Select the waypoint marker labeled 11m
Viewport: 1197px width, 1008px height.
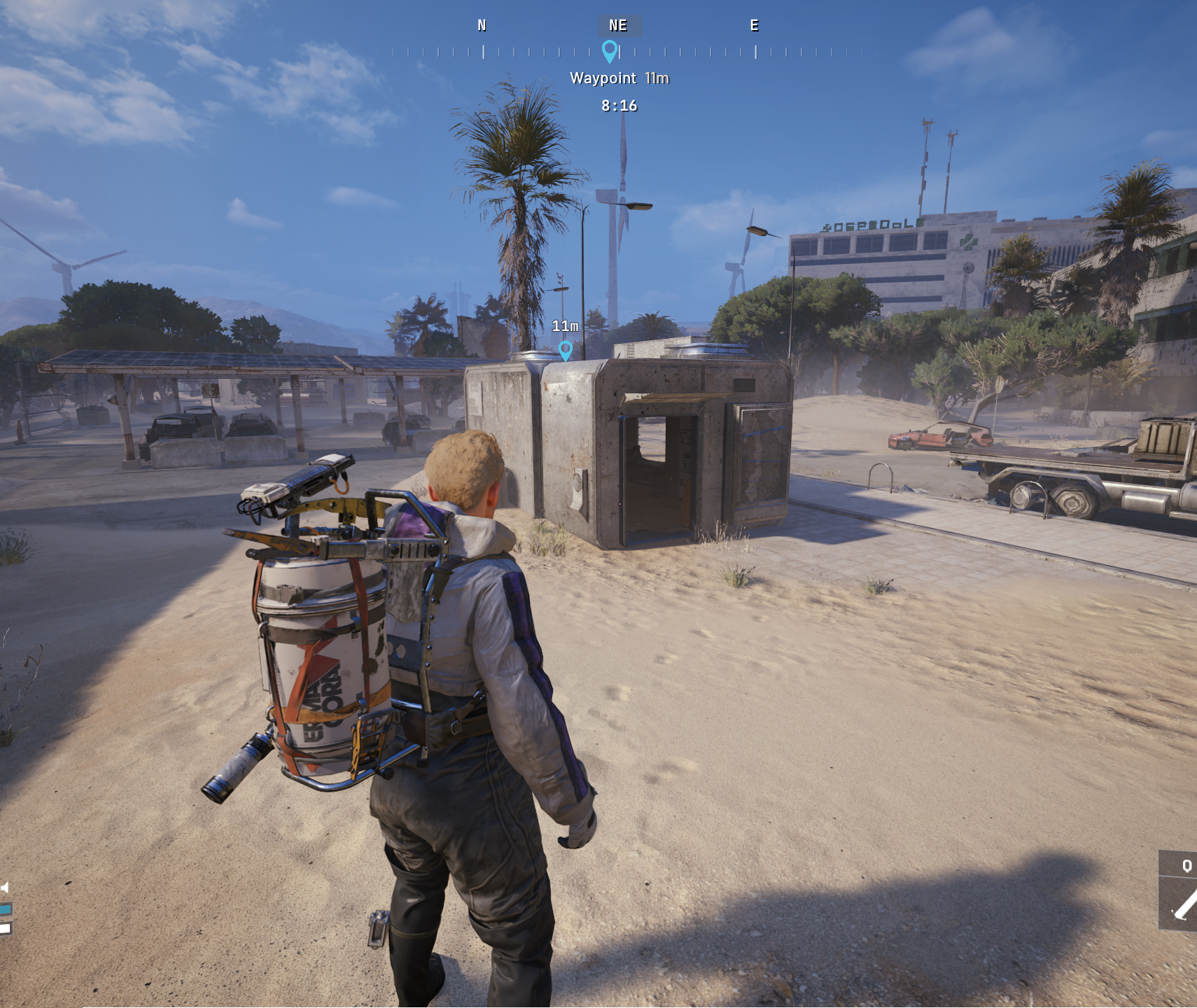click(x=566, y=349)
